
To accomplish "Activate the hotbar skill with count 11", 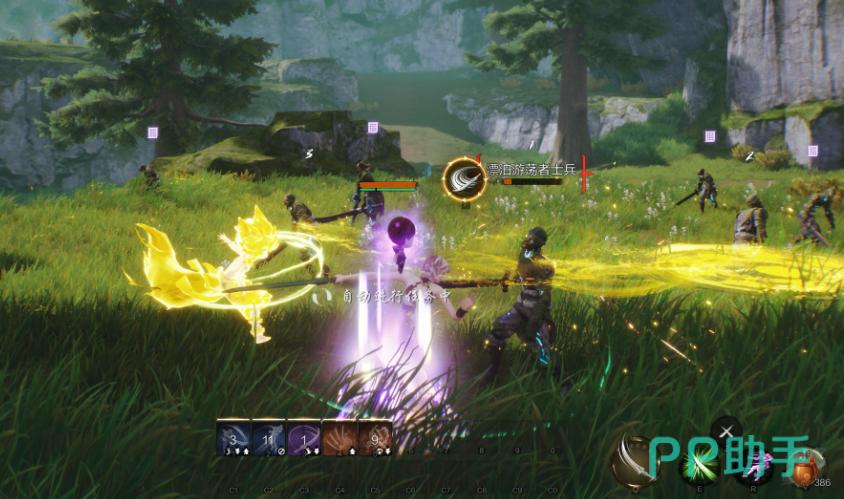I will pos(269,438).
